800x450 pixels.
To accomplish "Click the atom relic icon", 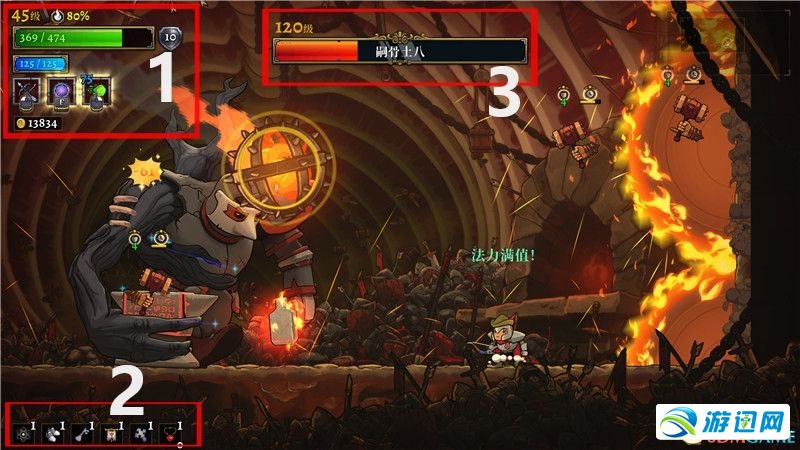I will coord(23,433).
